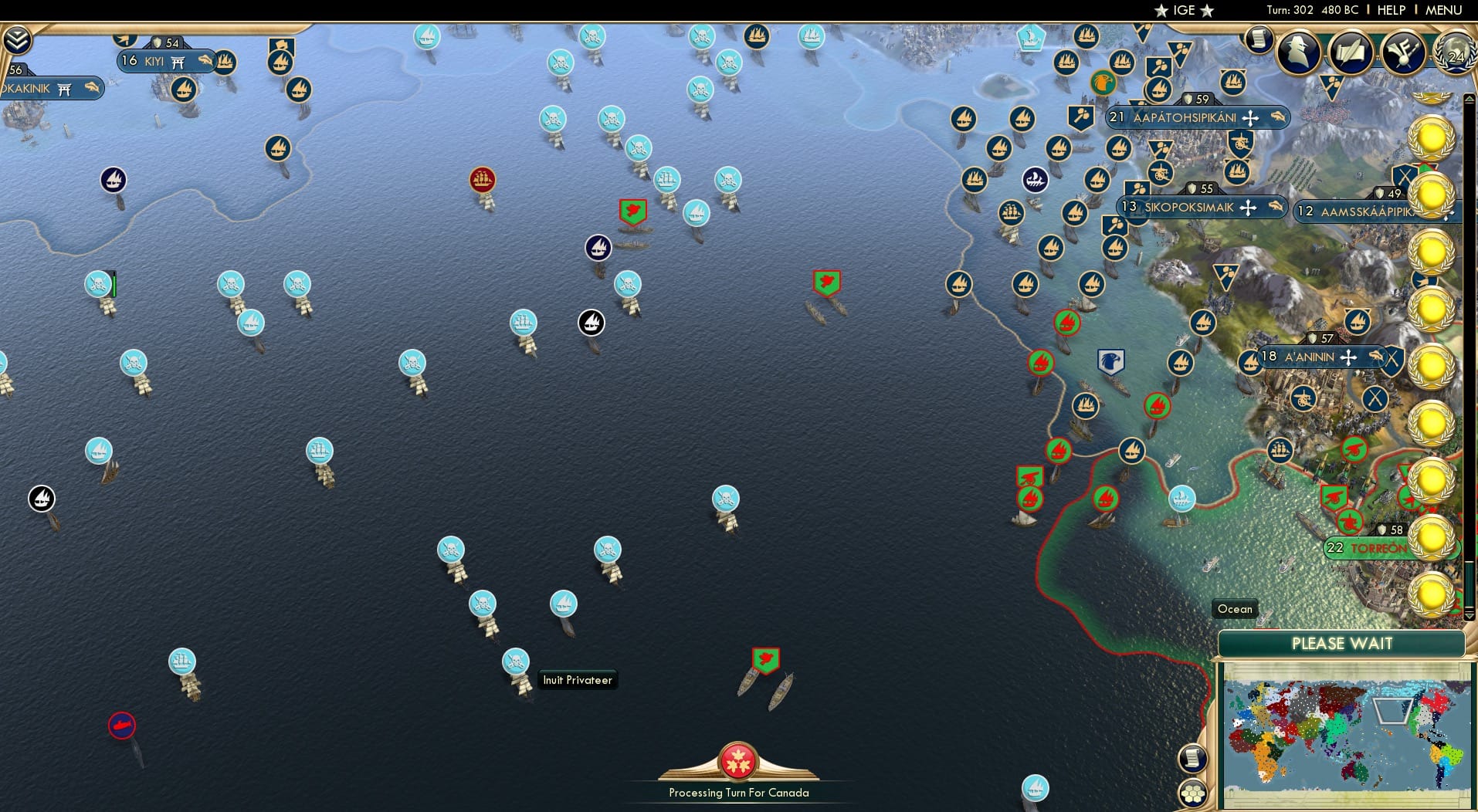Click the globe icon showing 24
1478x812 pixels.
1452,54
